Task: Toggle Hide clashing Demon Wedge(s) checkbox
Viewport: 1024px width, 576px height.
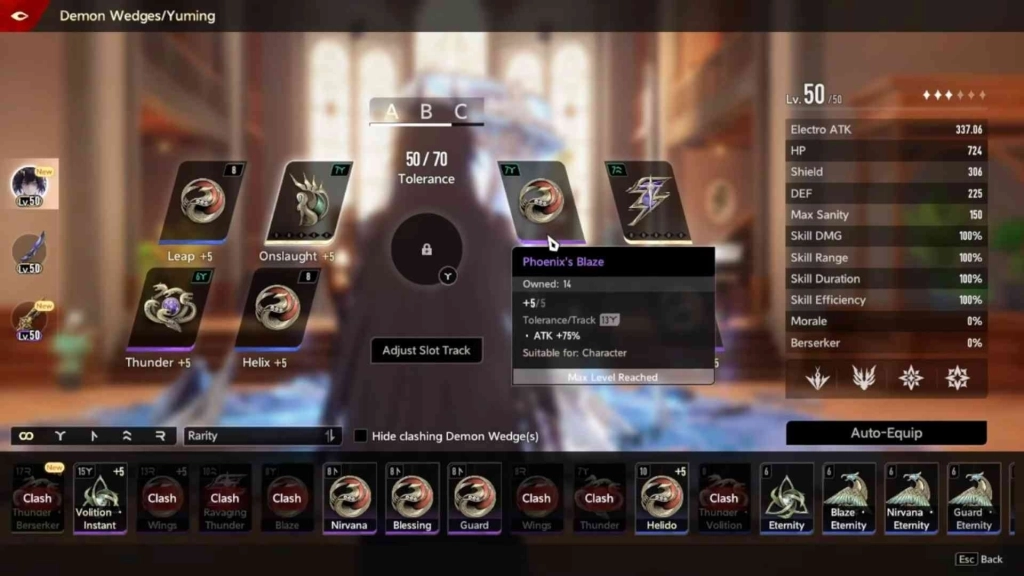Action: (361, 436)
